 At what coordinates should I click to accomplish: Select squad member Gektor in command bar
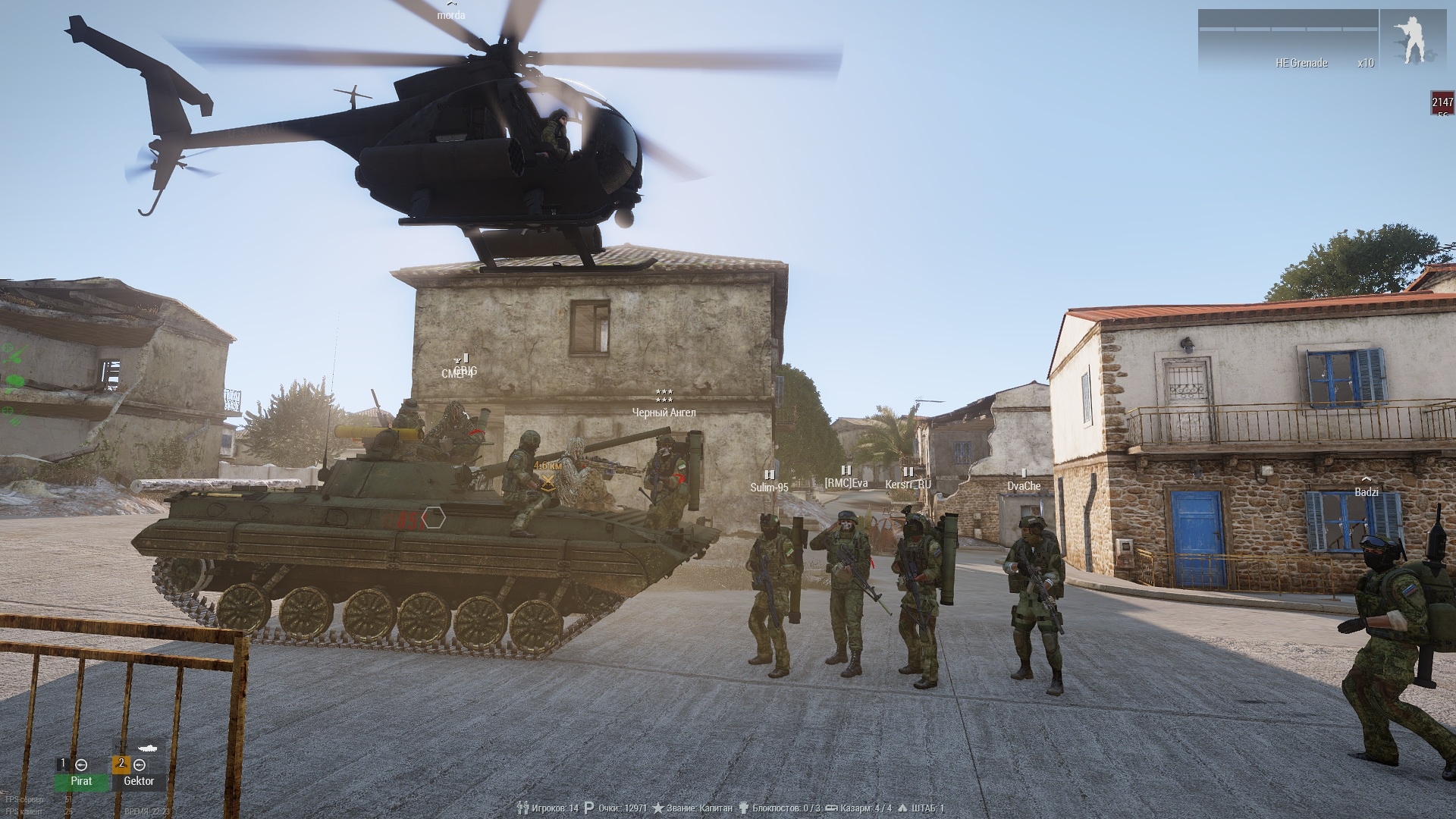pos(138,780)
